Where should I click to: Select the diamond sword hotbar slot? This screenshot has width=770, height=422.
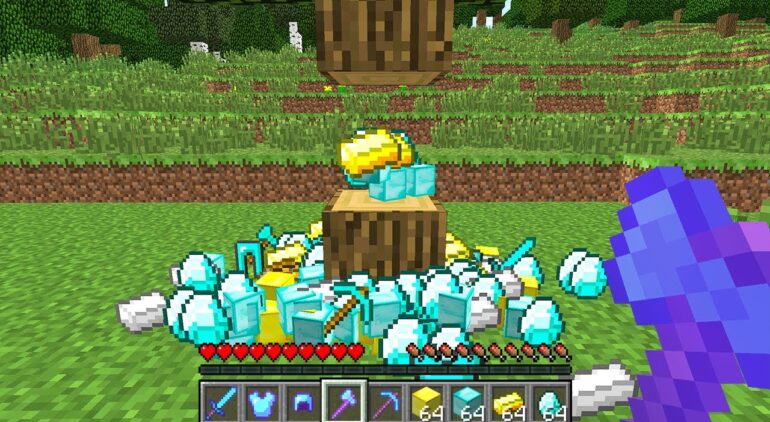[x=221, y=402]
